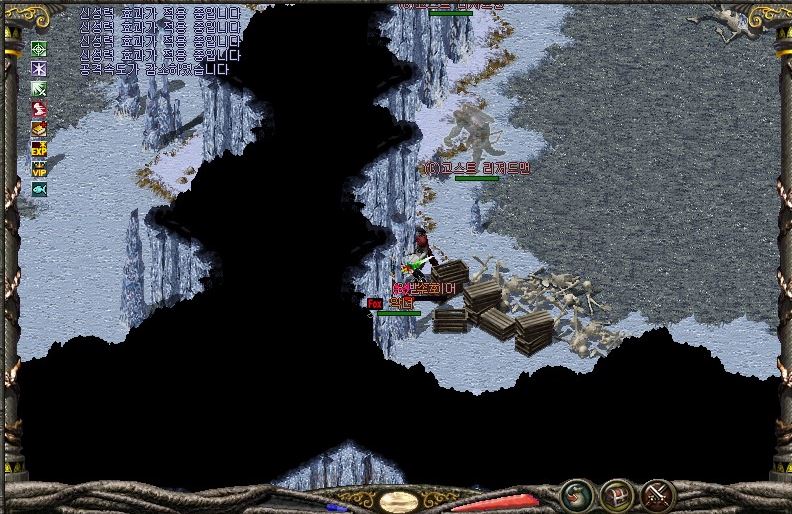Click the spellbook buff icon

[x=39, y=129]
